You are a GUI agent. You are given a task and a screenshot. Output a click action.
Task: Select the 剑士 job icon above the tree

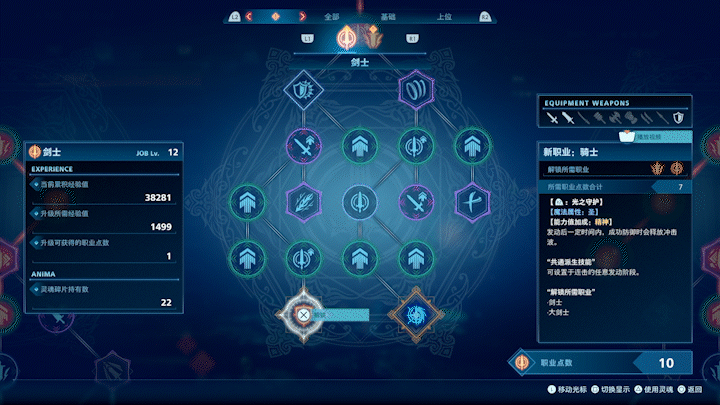tap(347, 39)
